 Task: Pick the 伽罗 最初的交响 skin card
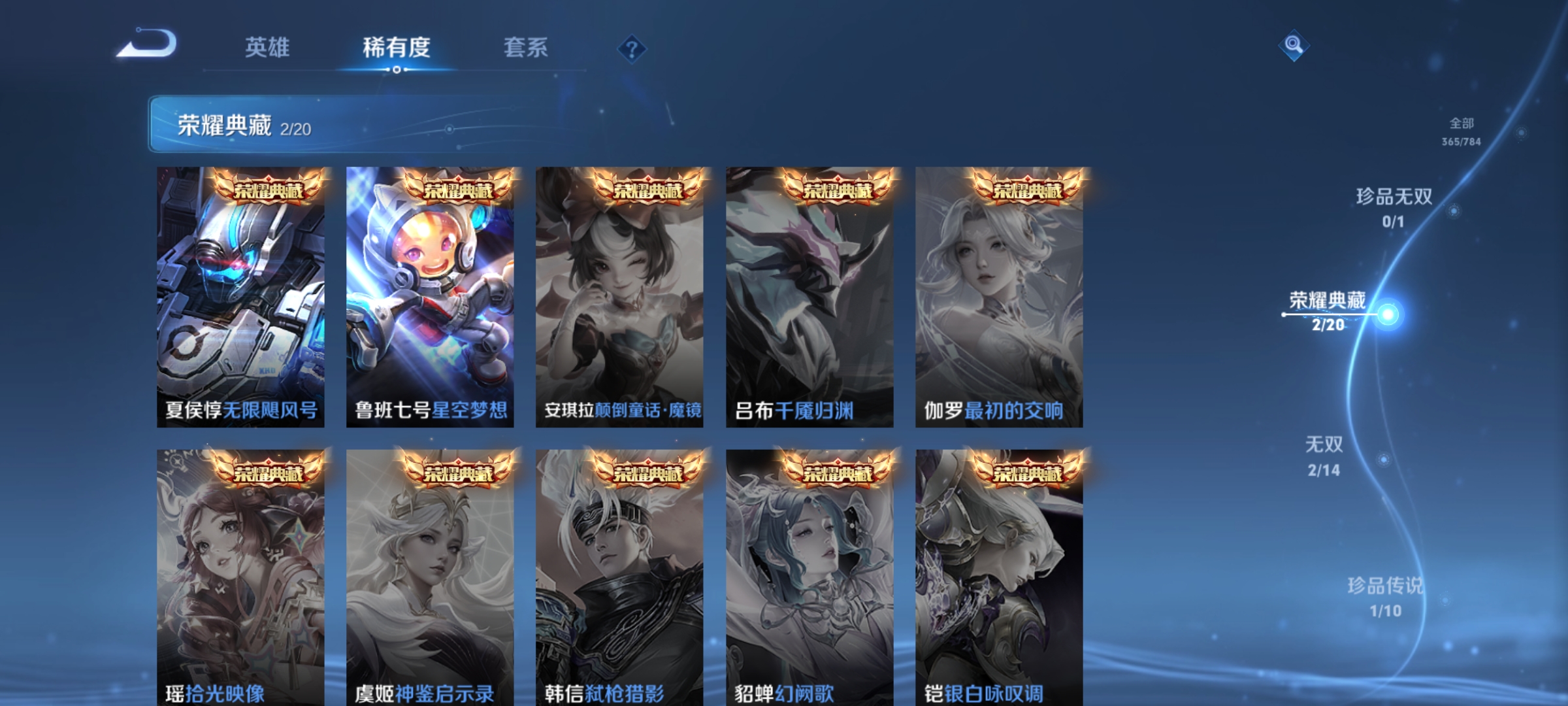pos(999,297)
